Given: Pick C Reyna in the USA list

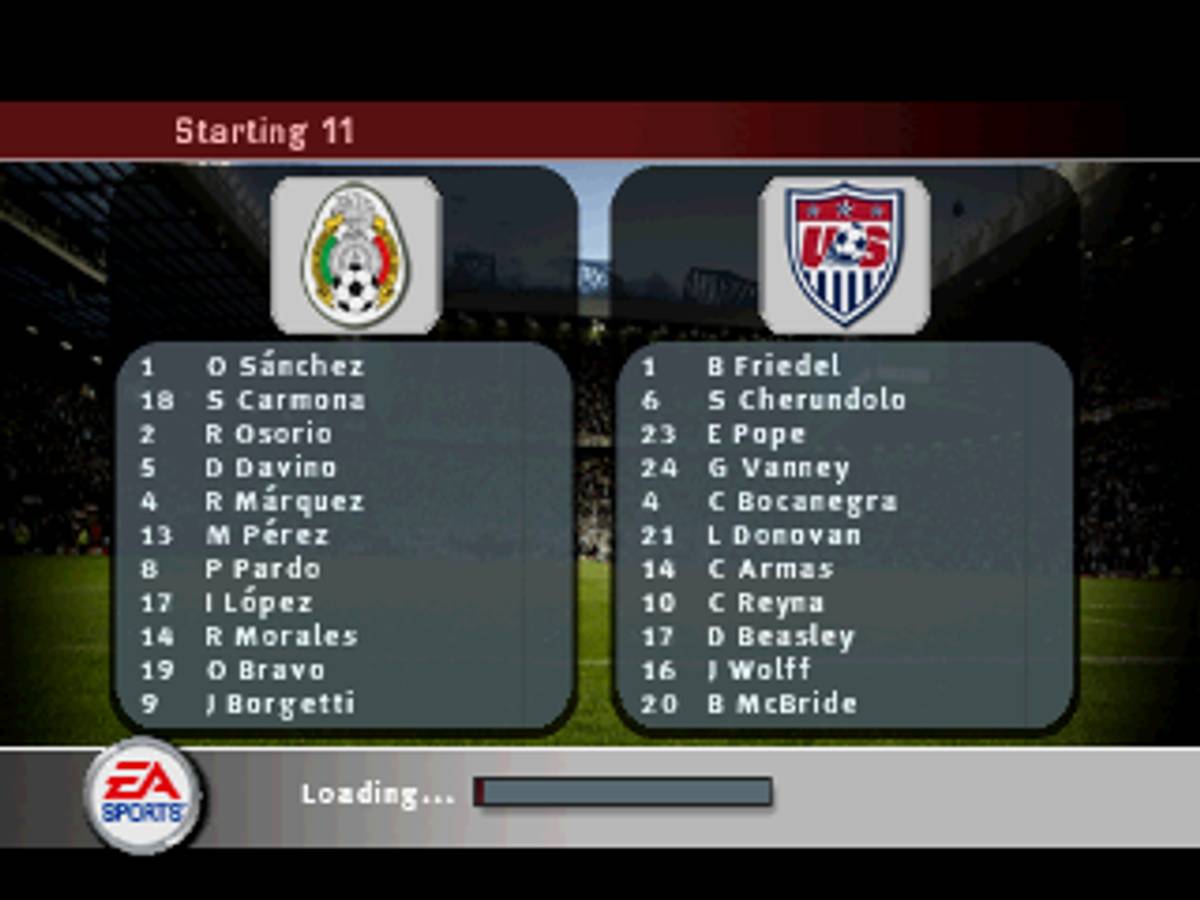Looking at the screenshot, I should 765,603.
